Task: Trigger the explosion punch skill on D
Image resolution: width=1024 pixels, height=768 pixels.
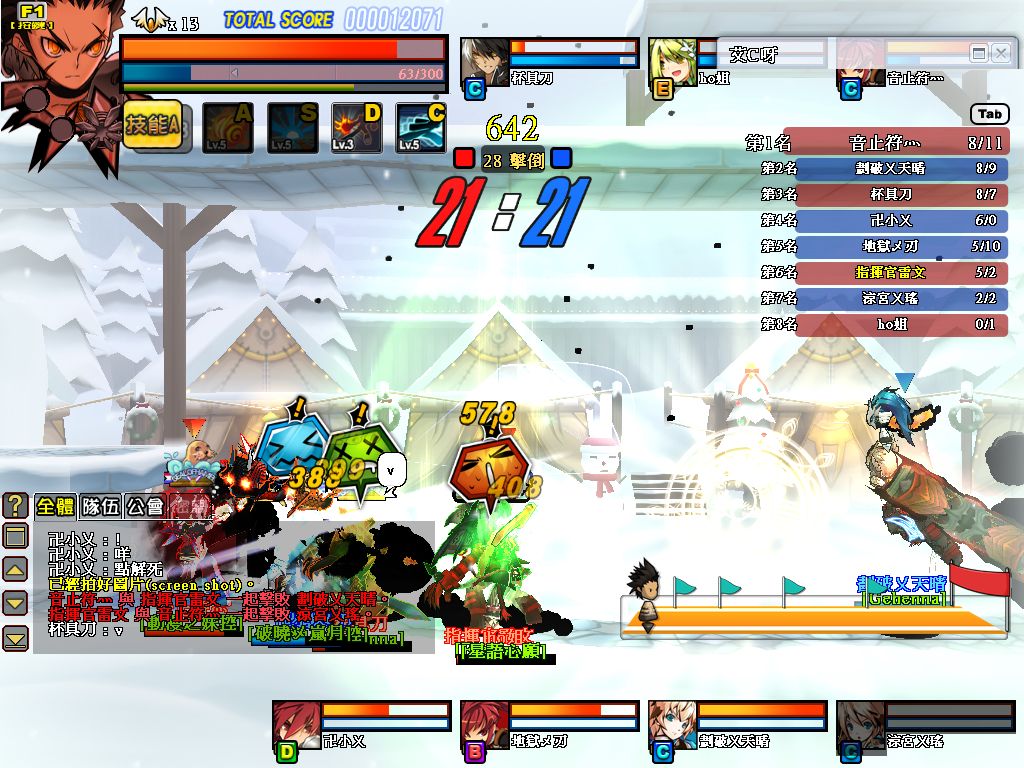Action: point(357,128)
